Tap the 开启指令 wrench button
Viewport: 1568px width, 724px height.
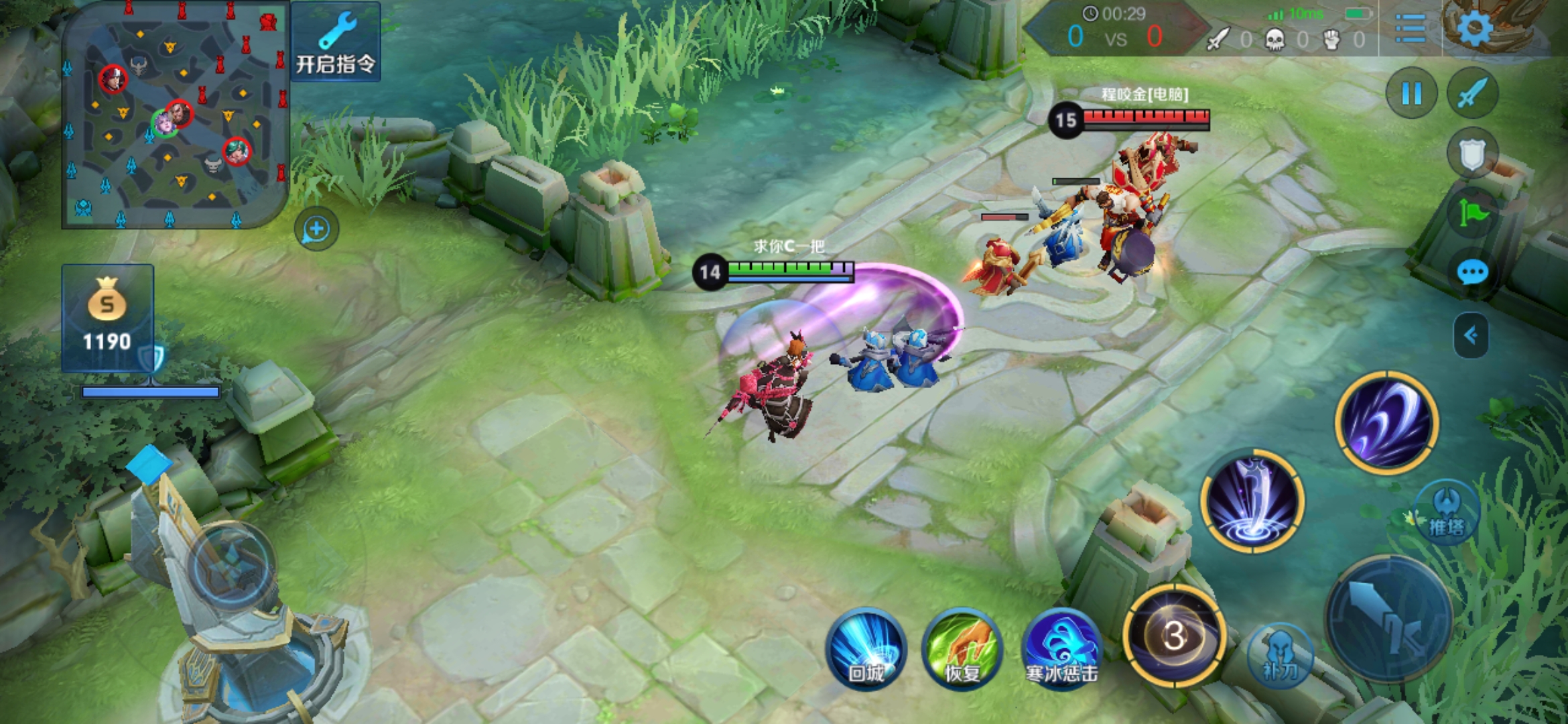coord(336,43)
